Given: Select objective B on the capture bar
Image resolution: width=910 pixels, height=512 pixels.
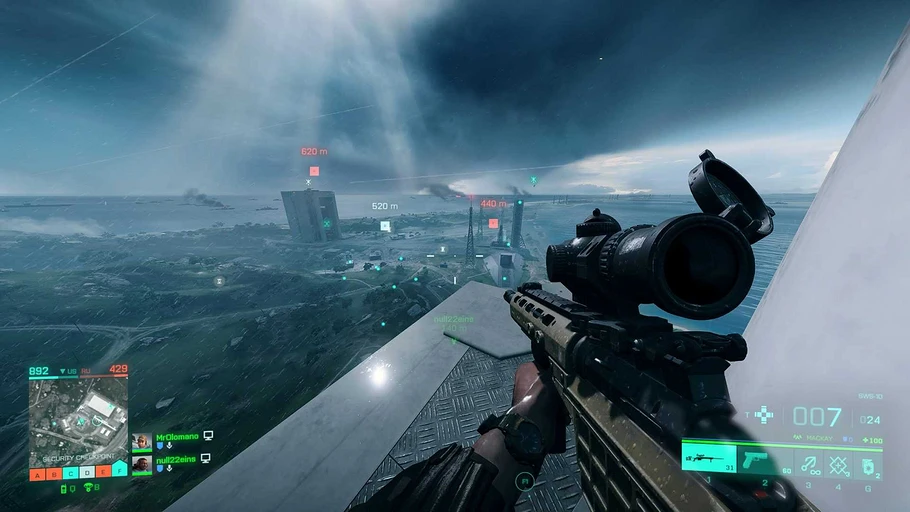Looking at the screenshot, I should tap(54, 472).
